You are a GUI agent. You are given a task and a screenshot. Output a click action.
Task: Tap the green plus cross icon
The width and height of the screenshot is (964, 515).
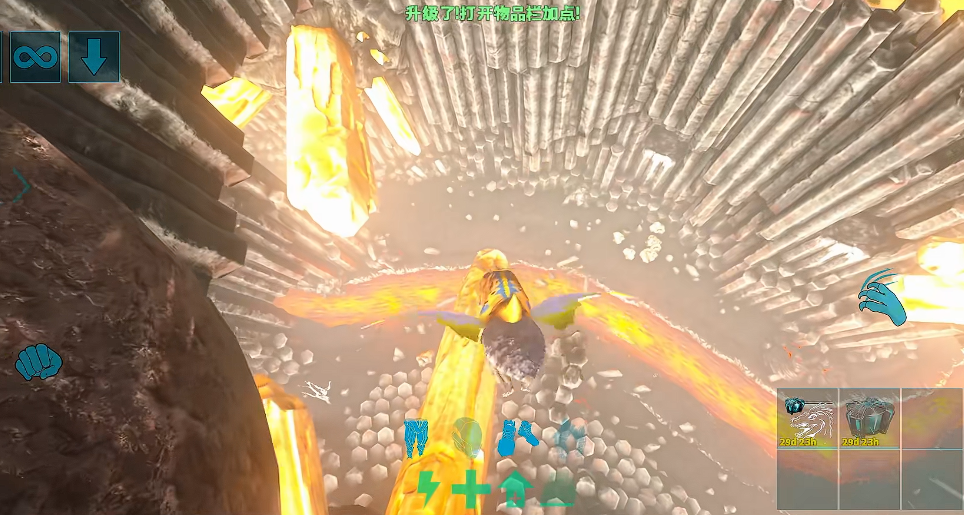coord(468,489)
